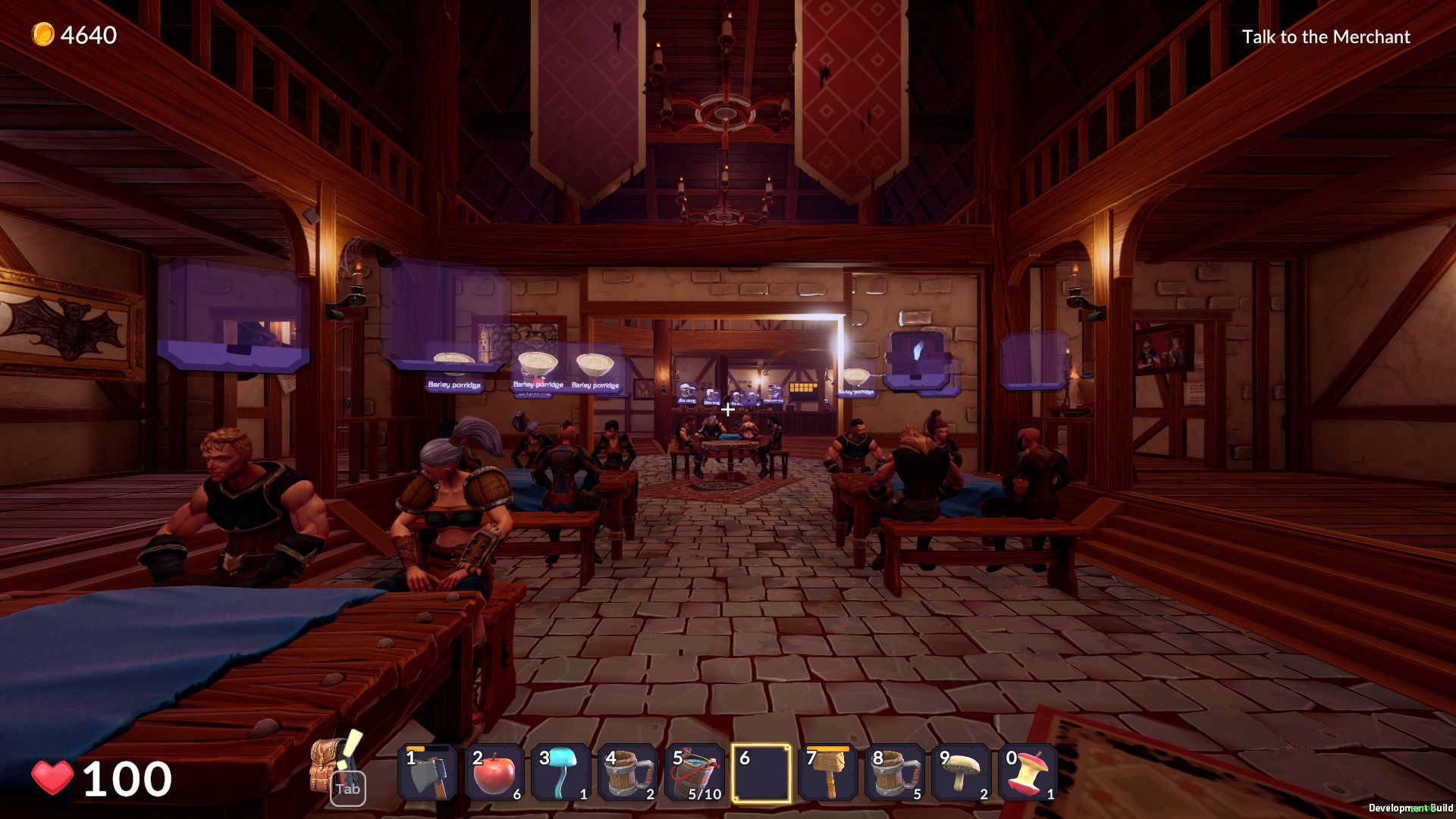The width and height of the screenshot is (1456, 819).
Task: Click the gold coin currency icon
Action: [42, 33]
